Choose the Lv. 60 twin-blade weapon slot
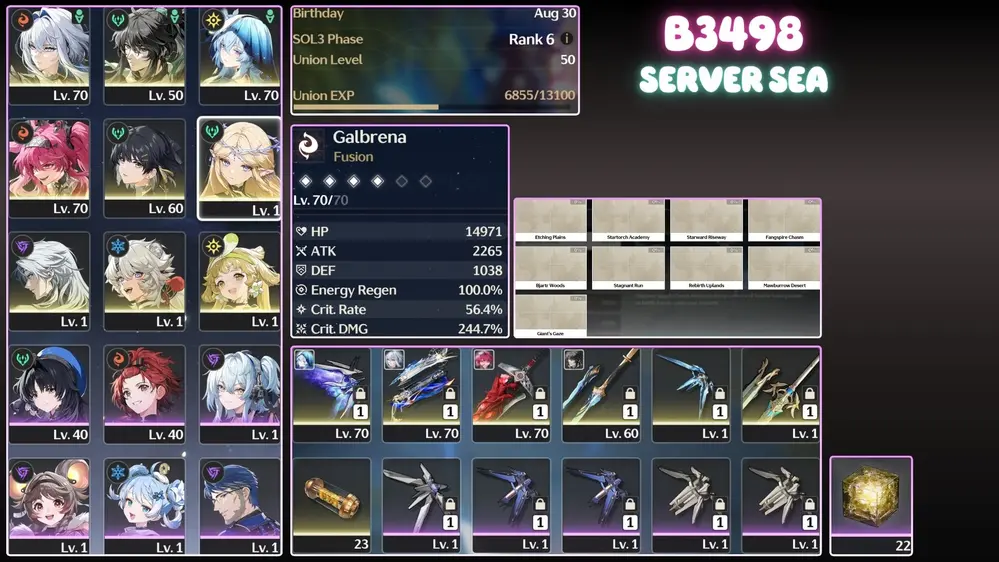 click(601, 393)
